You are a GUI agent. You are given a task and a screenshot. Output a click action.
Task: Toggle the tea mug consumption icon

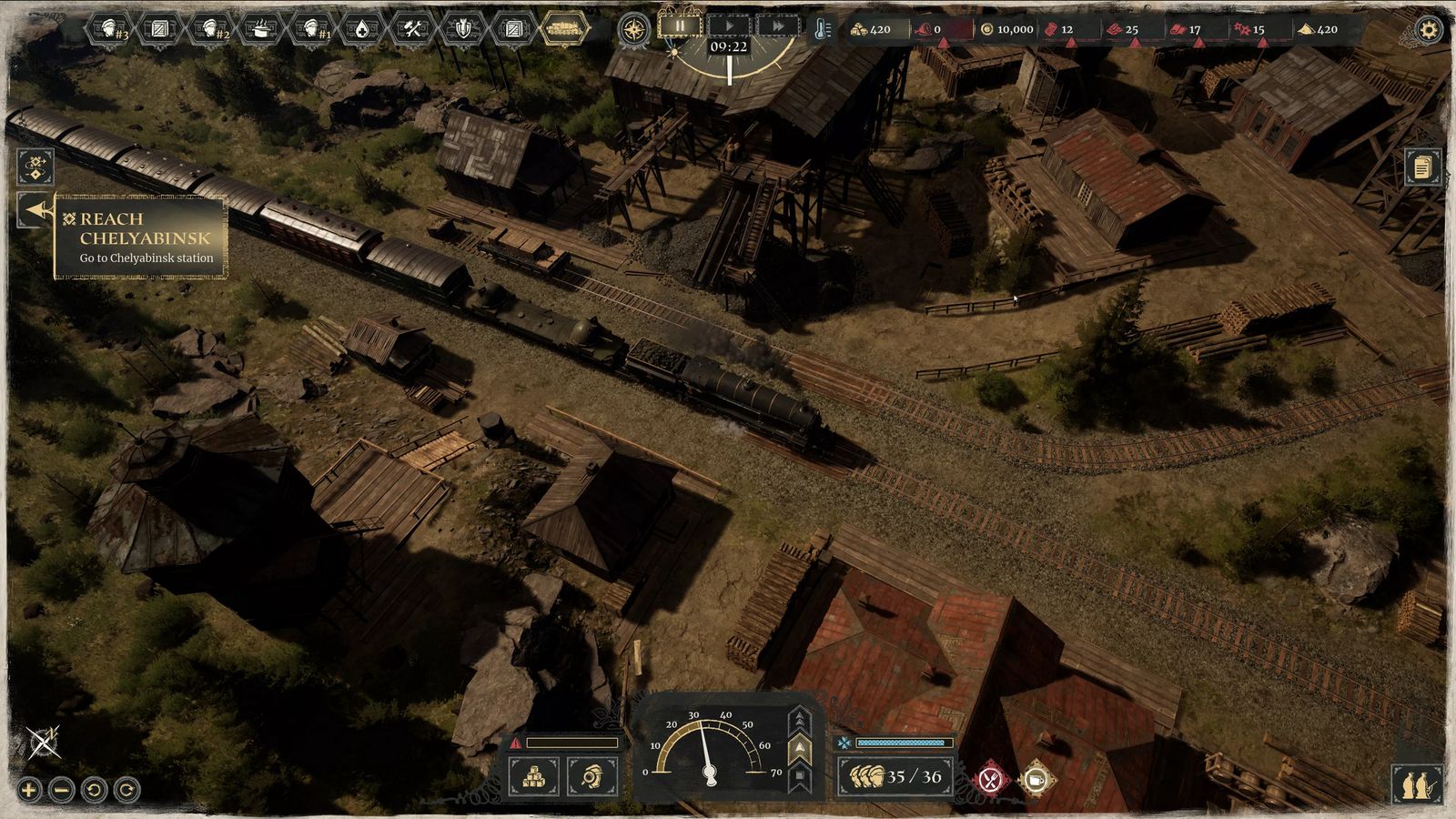[x=1036, y=779]
